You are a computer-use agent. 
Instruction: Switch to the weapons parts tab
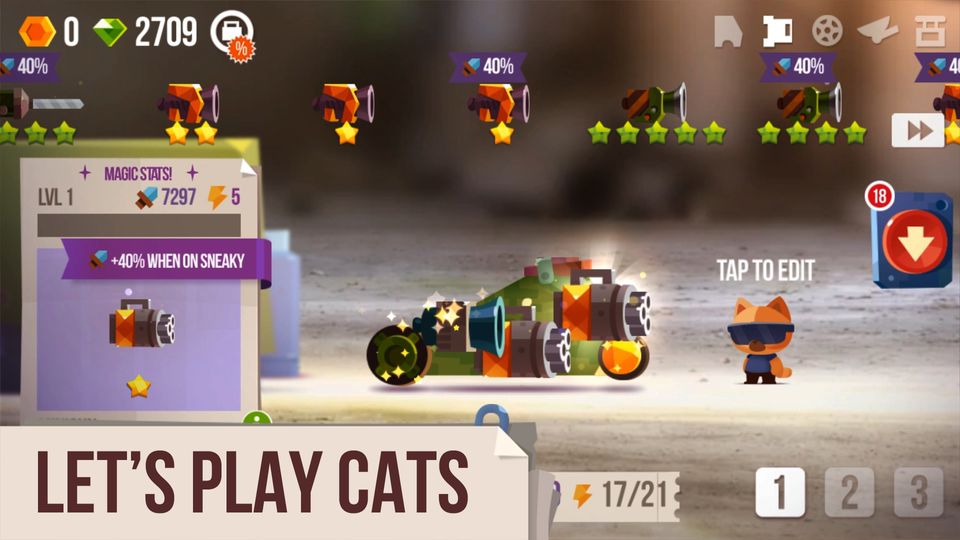776,32
